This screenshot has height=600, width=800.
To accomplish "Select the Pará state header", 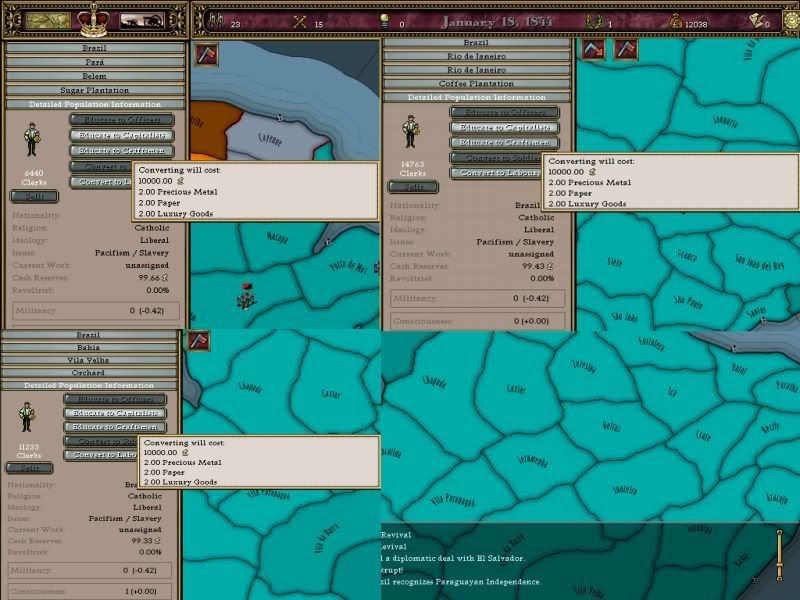I will pos(93,61).
